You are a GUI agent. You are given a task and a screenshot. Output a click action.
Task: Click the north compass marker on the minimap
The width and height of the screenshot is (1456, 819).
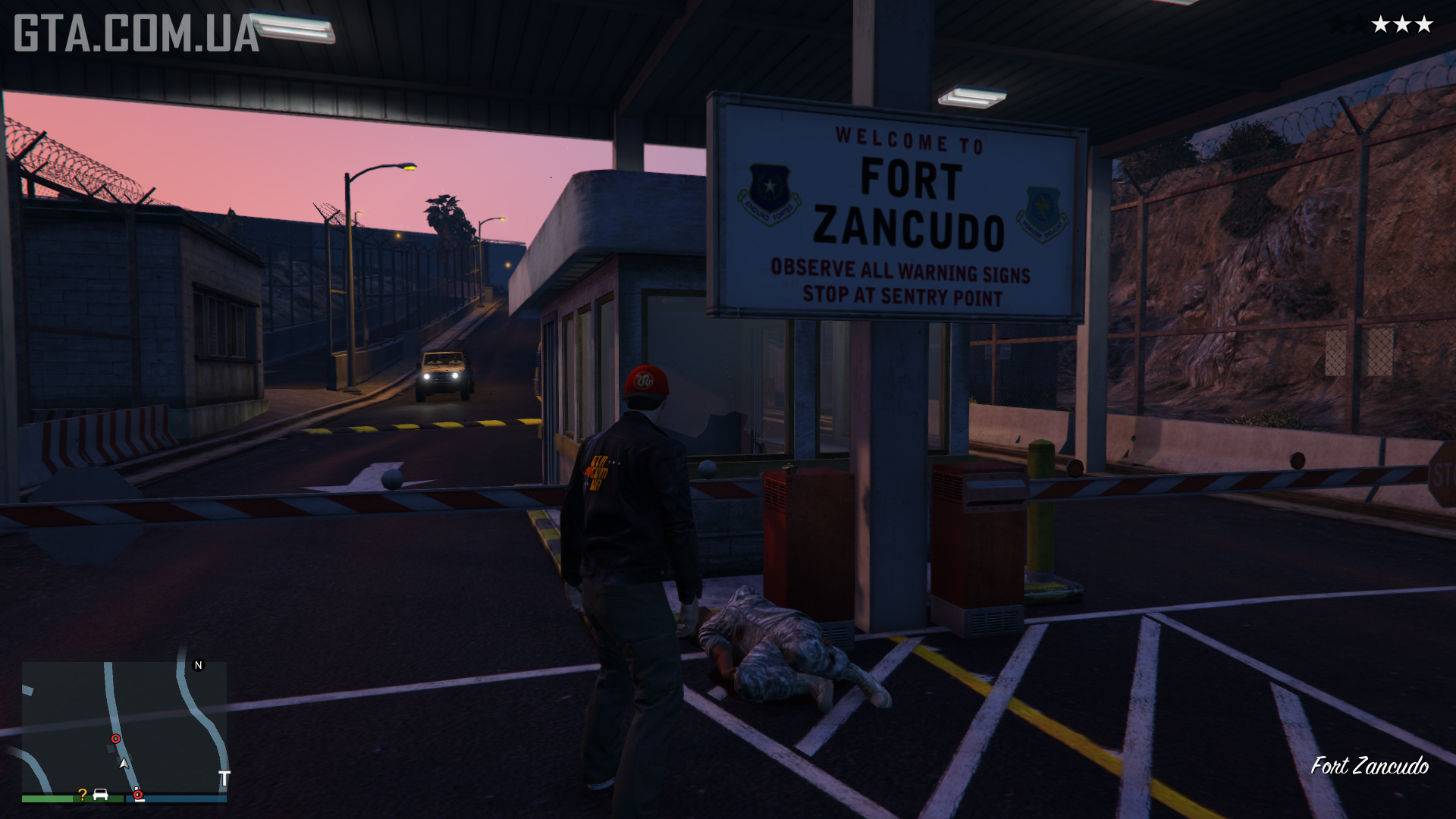tap(199, 665)
